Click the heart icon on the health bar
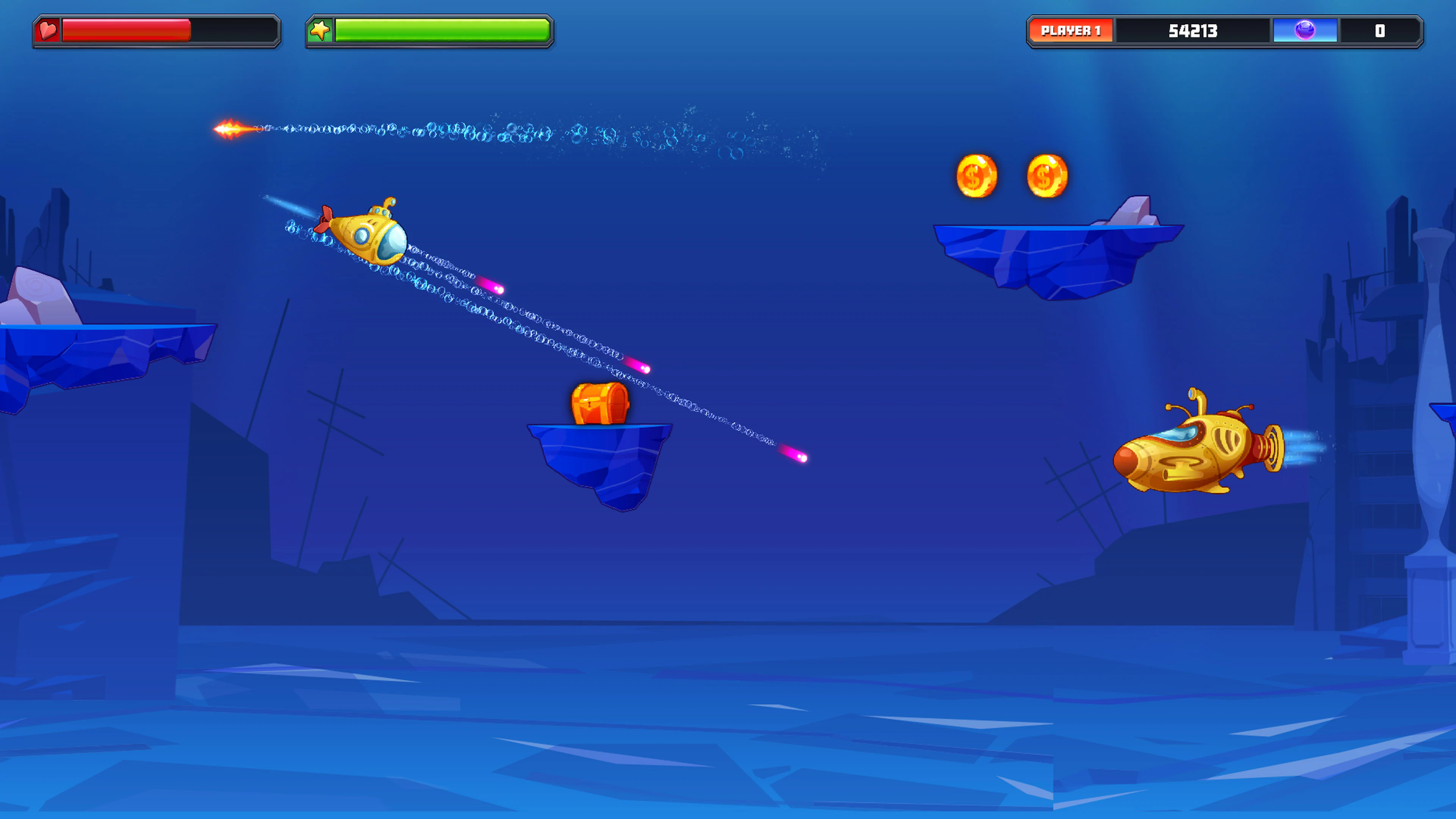This screenshot has width=1456, height=819. (48, 31)
